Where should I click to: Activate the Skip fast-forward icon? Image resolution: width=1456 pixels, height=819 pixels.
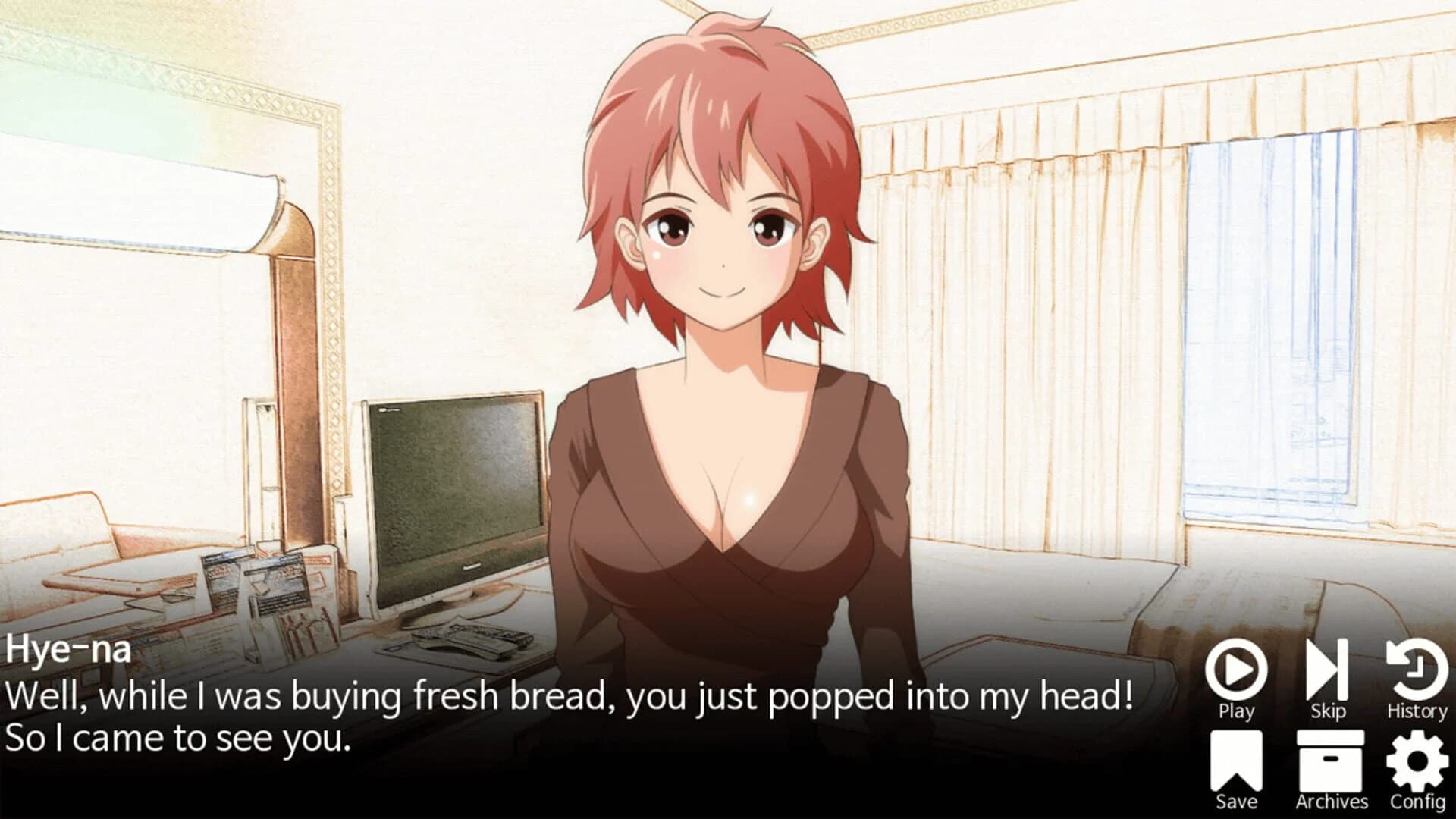coord(1329,670)
